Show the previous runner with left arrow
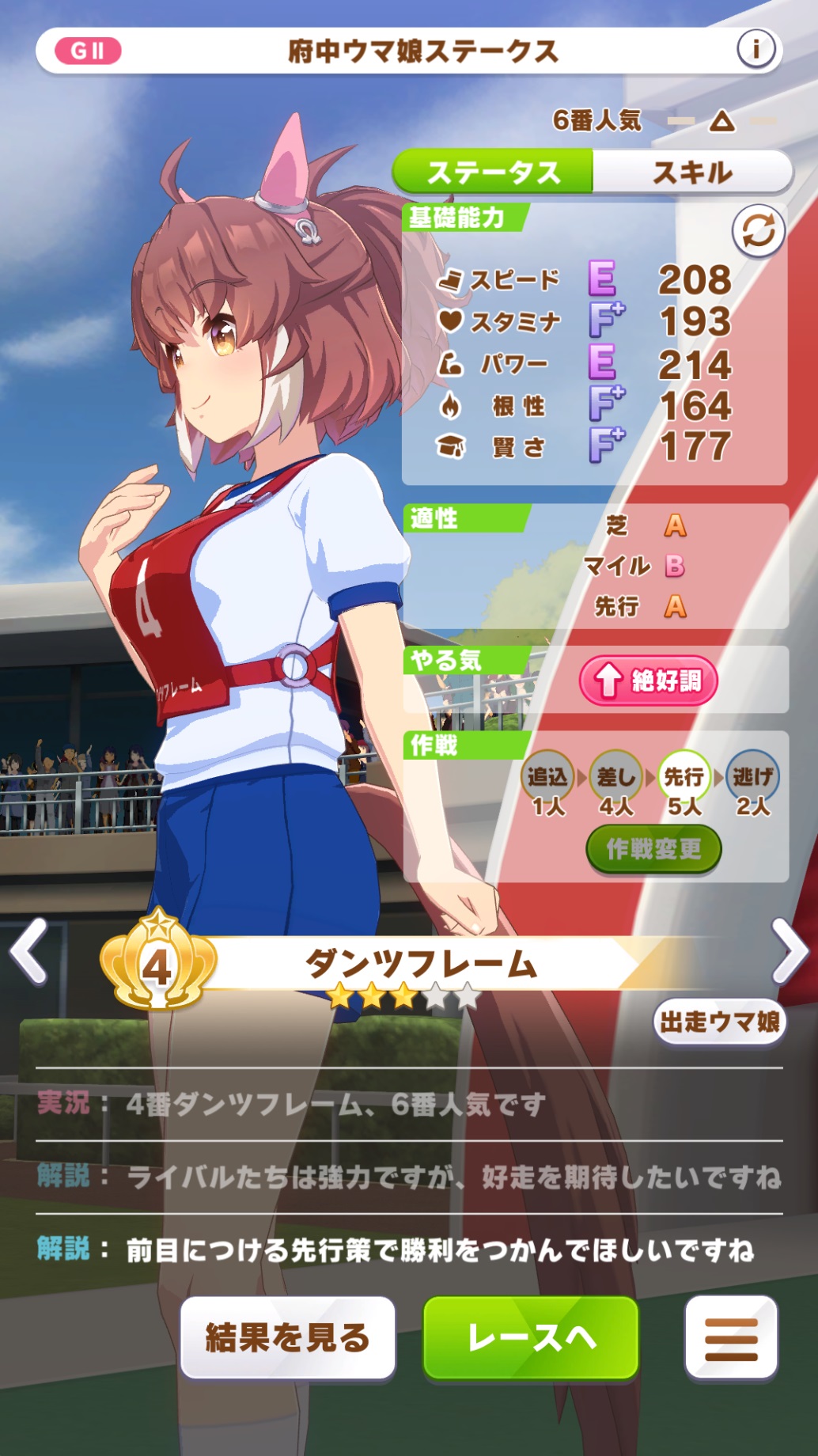Viewport: 818px width, 1456px height. (x=29, y=951)
